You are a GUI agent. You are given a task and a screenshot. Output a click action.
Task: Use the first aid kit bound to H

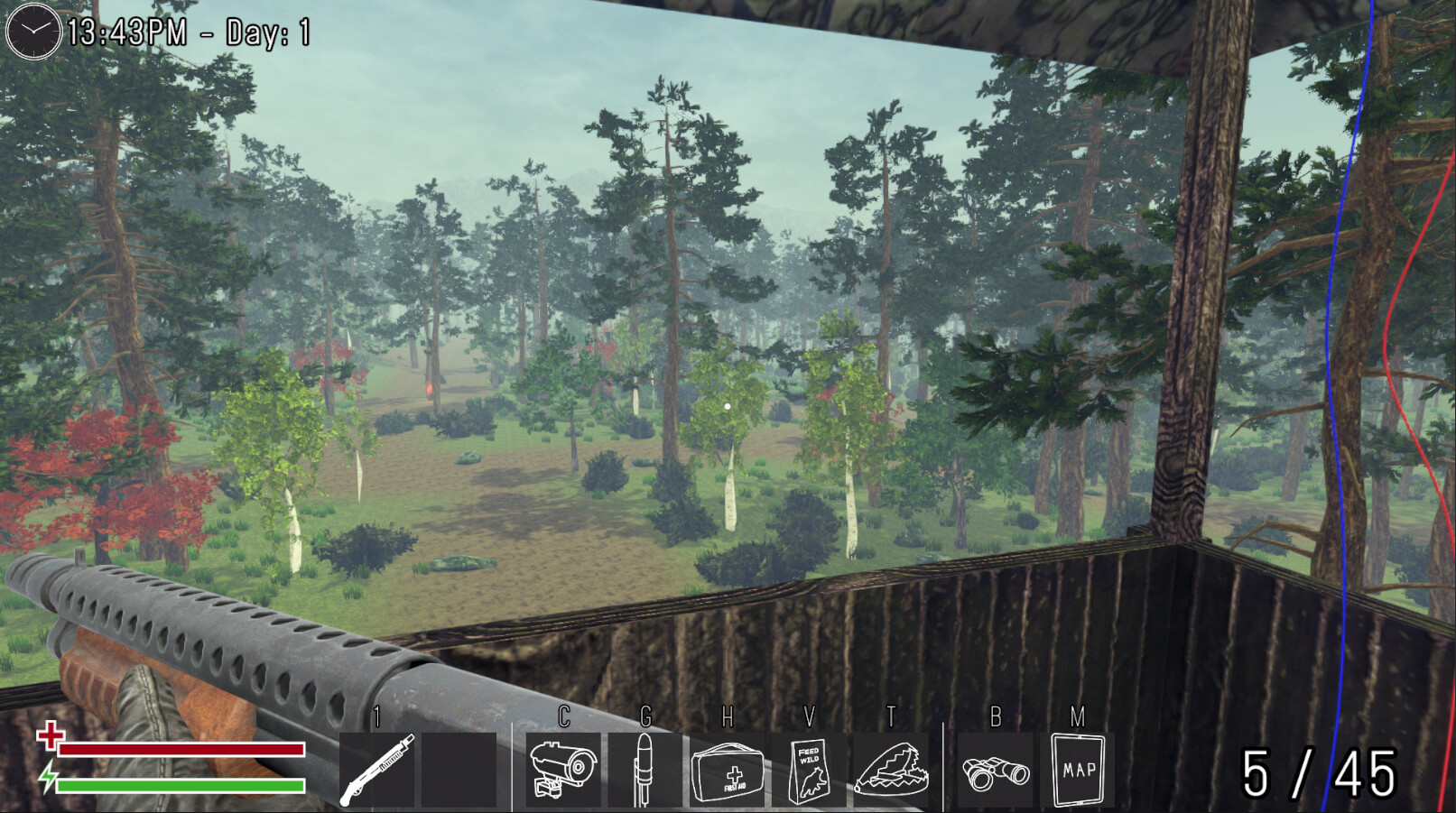pos(728,771)
